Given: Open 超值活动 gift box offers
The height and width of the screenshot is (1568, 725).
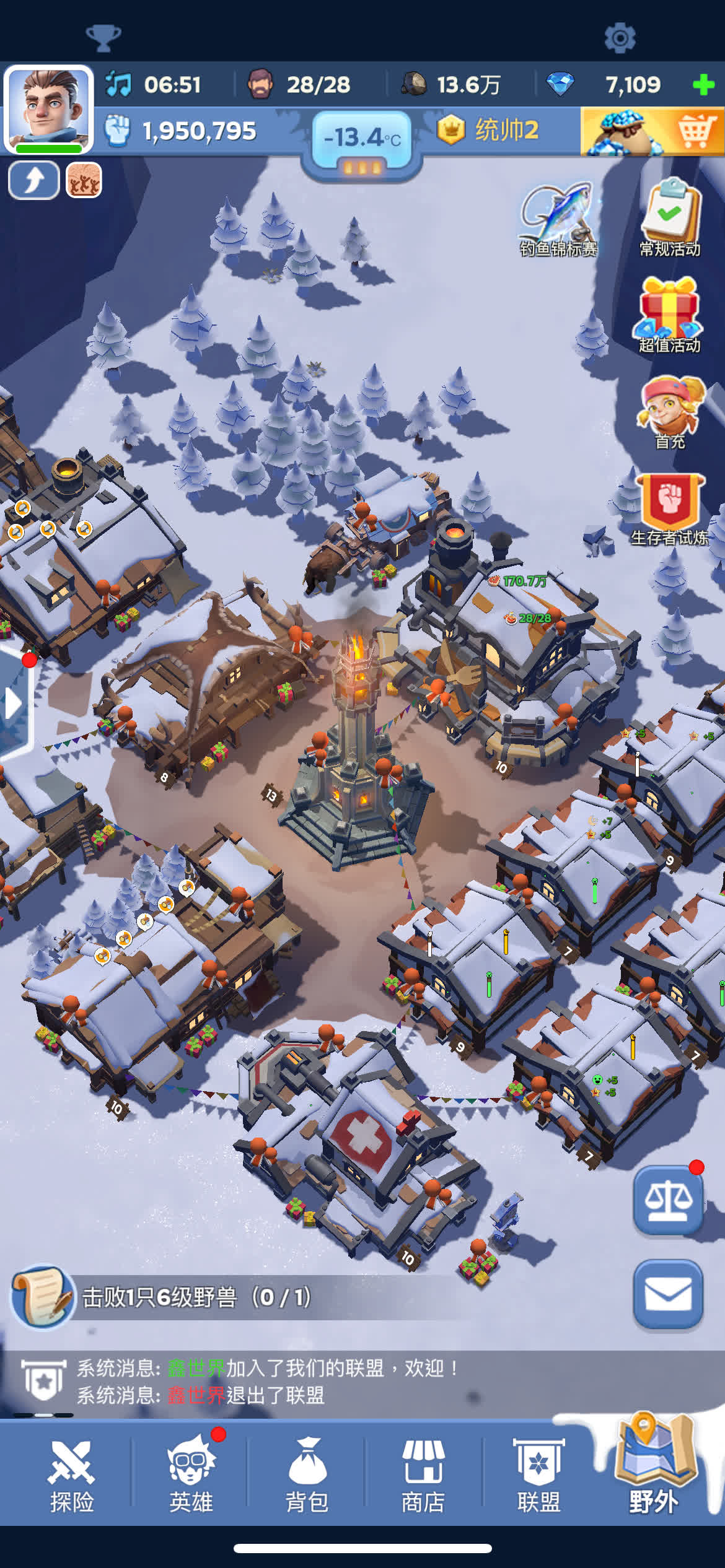Looking at the screenshot, I should point(670,315).
